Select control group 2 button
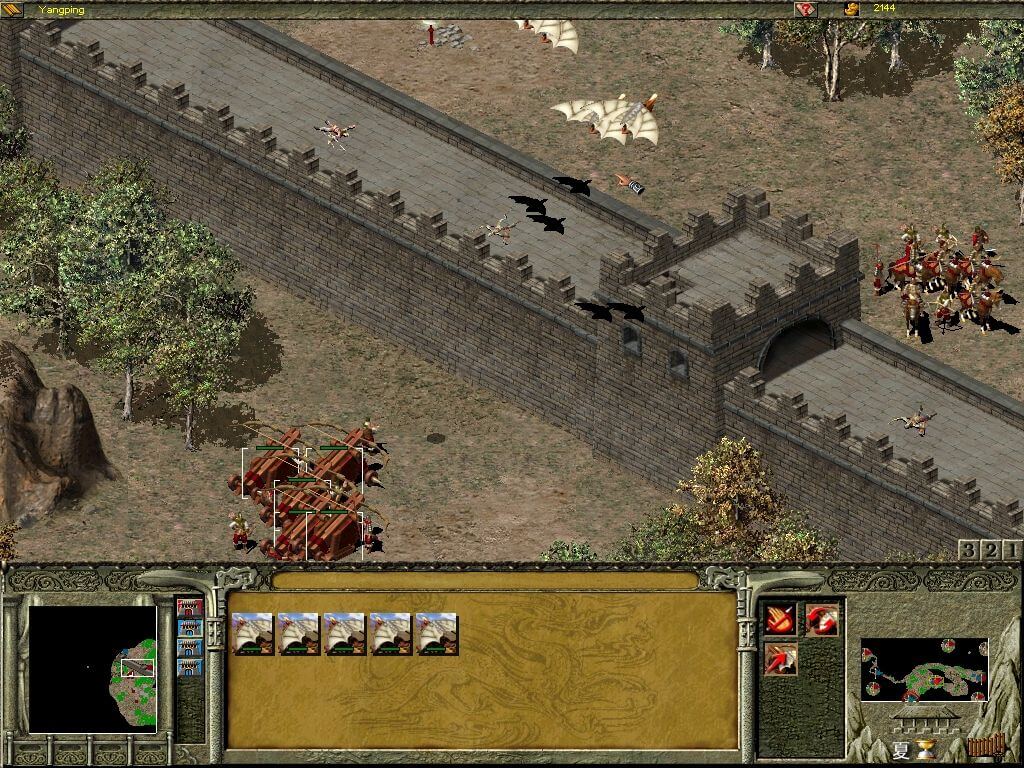Screen dimensions: 1024x768 [990, 550]
